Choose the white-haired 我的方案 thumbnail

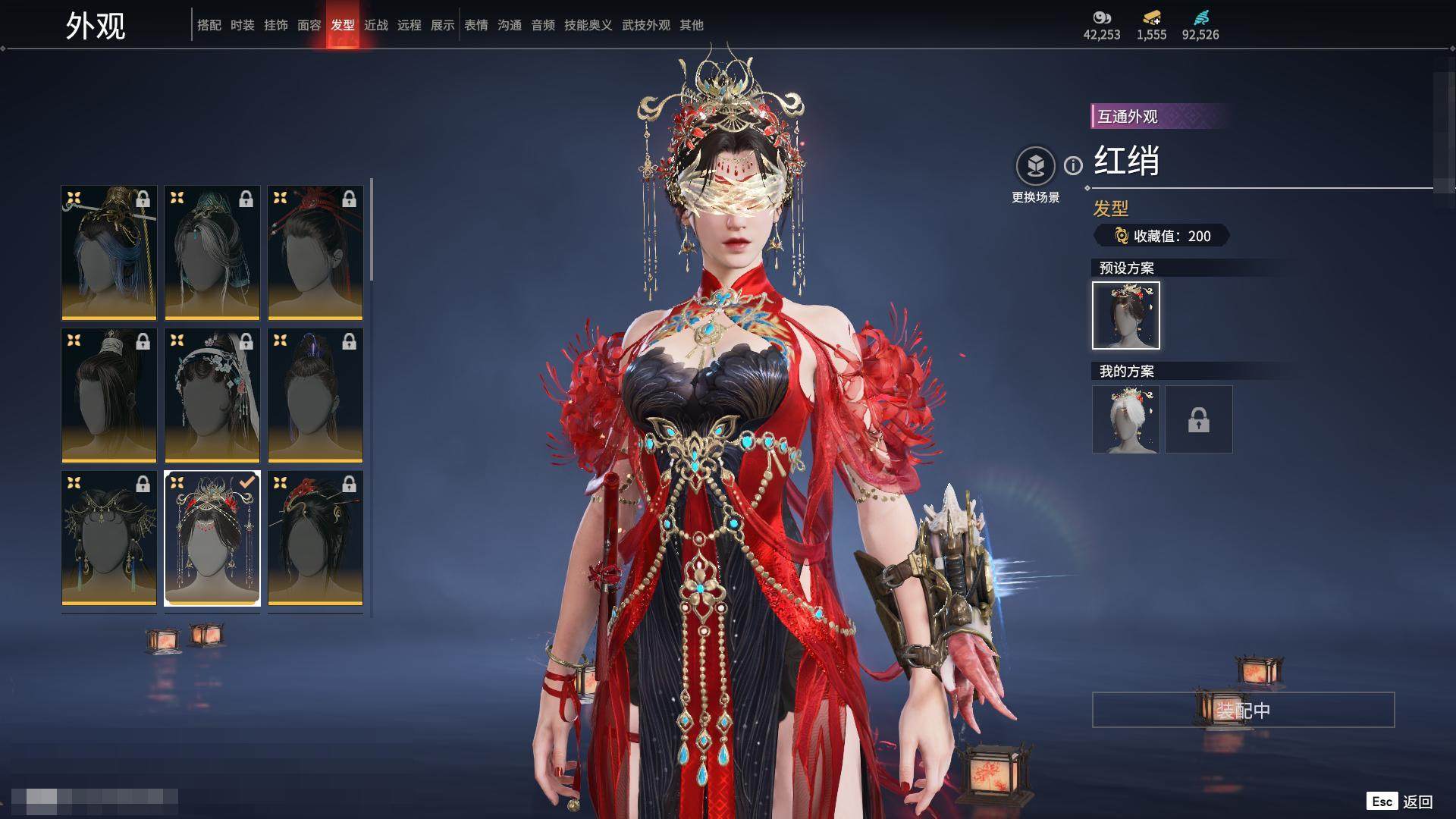tap(1125, 419)
